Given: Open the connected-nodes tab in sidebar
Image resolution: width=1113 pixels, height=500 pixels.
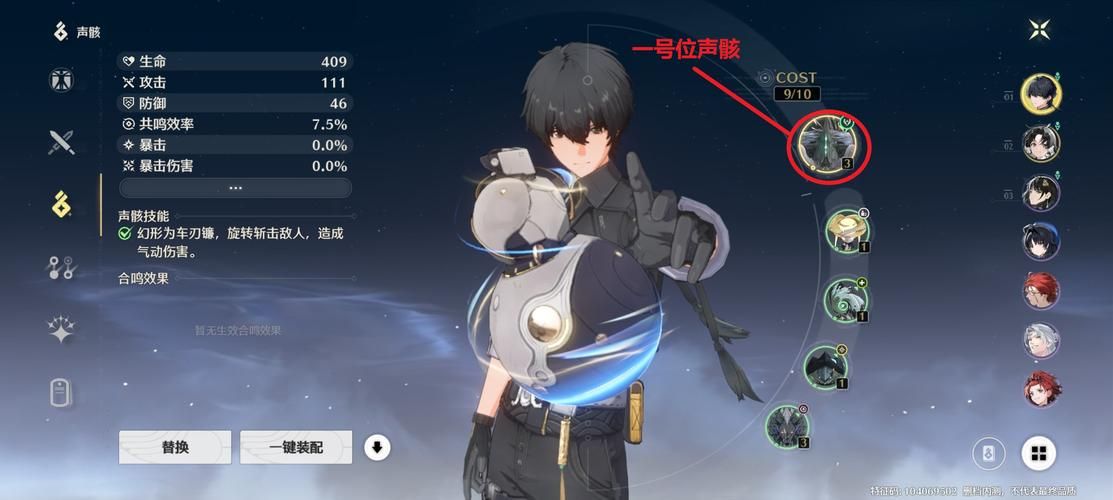Looking at the screenshot, I should 62,267.
